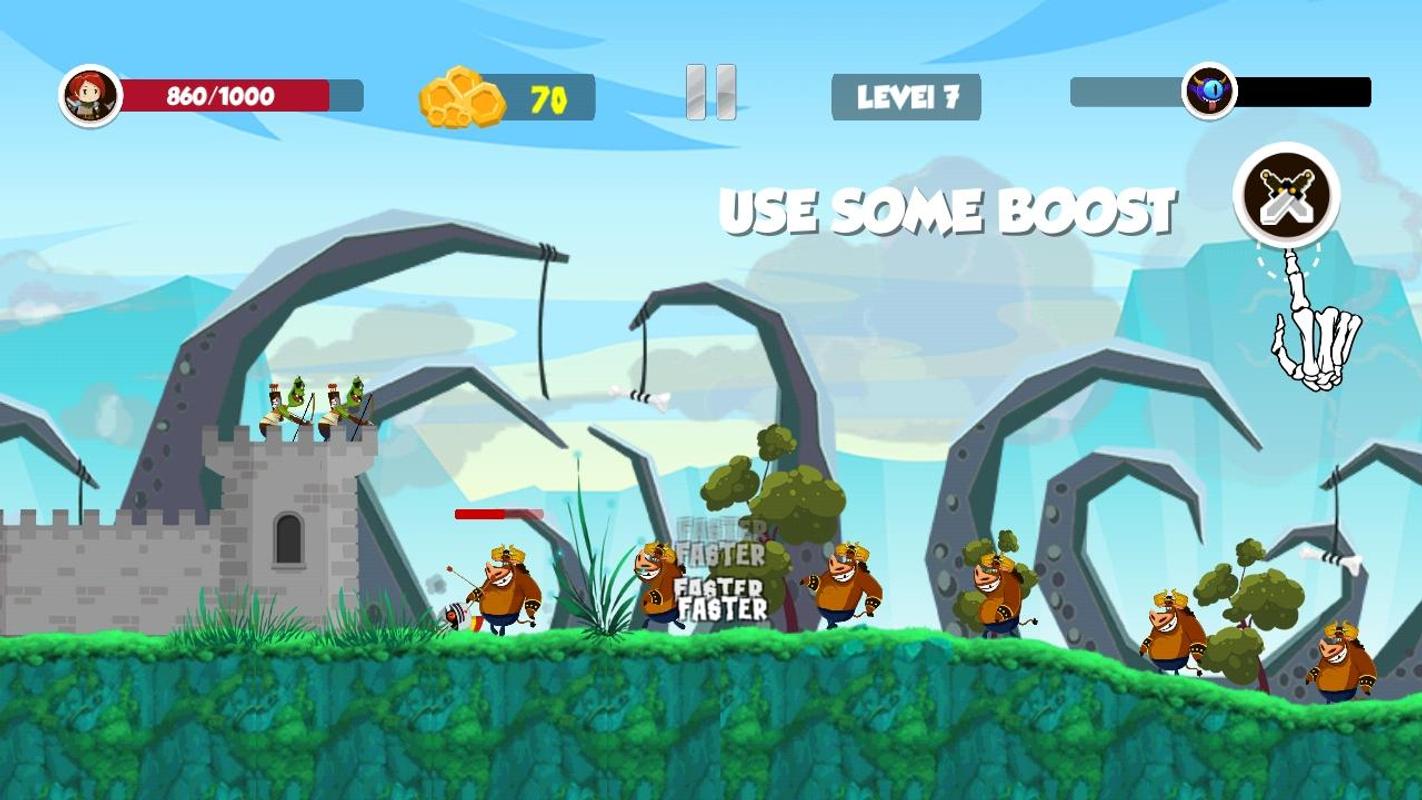Viewport: 1422px width, 800px height.
Task: Activate the crossed swords boost
Action: 1286,195
